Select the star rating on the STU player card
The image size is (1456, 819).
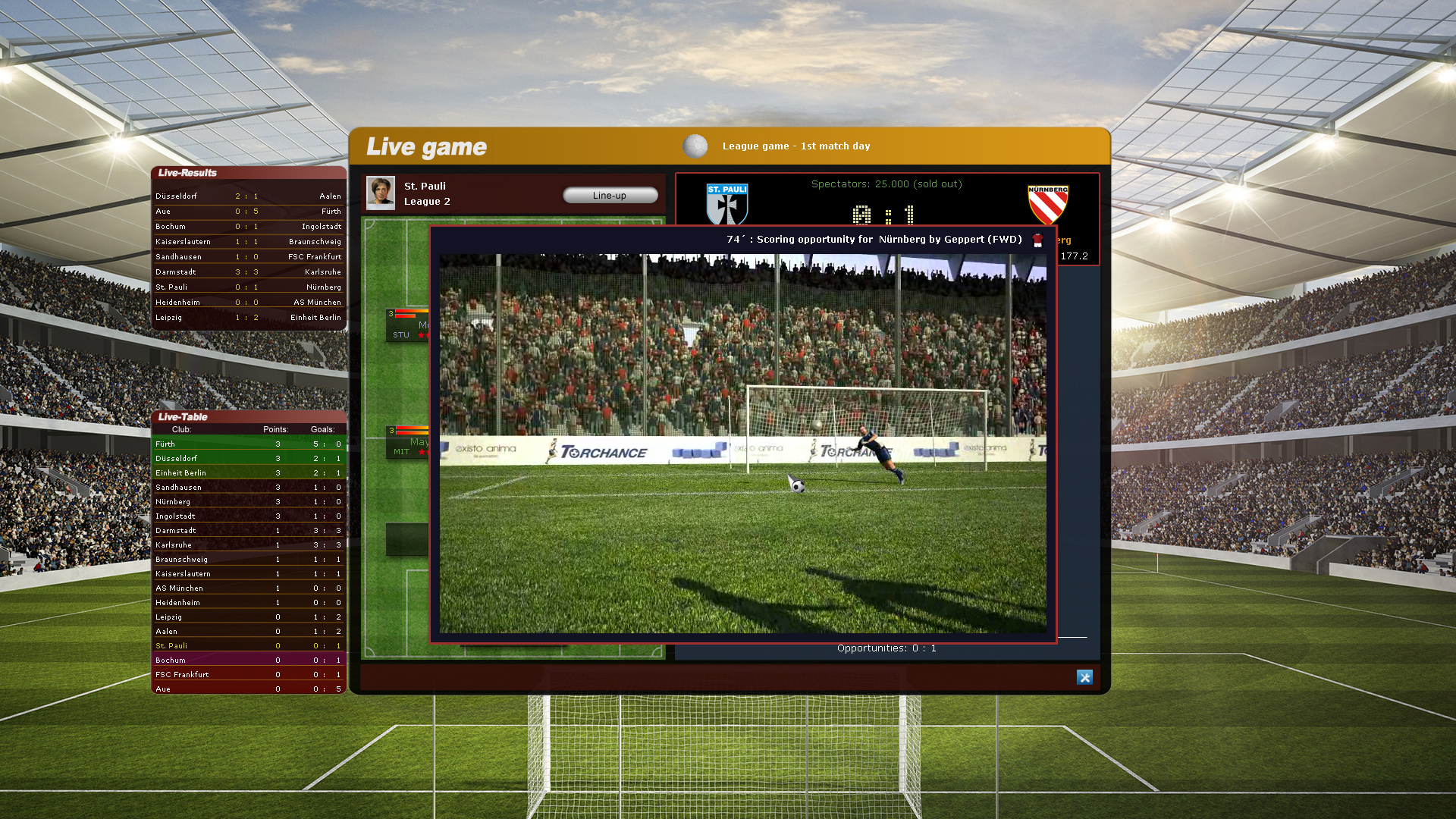click(x=422, y=336)
